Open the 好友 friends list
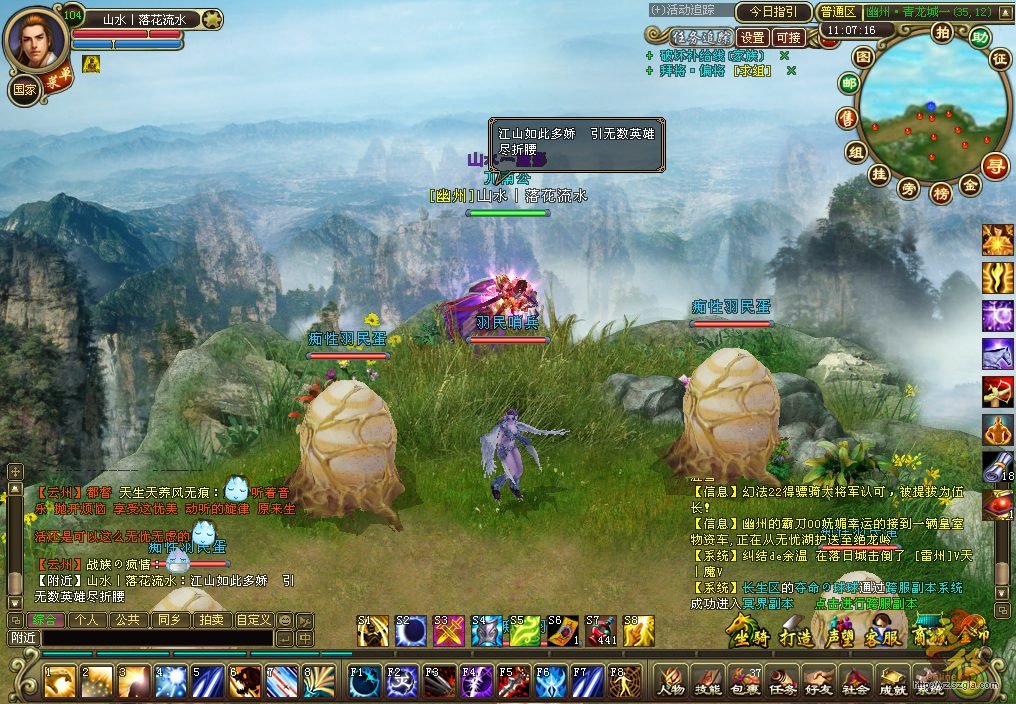Screen dimensions: 1016x704 [x=817, y=680]
